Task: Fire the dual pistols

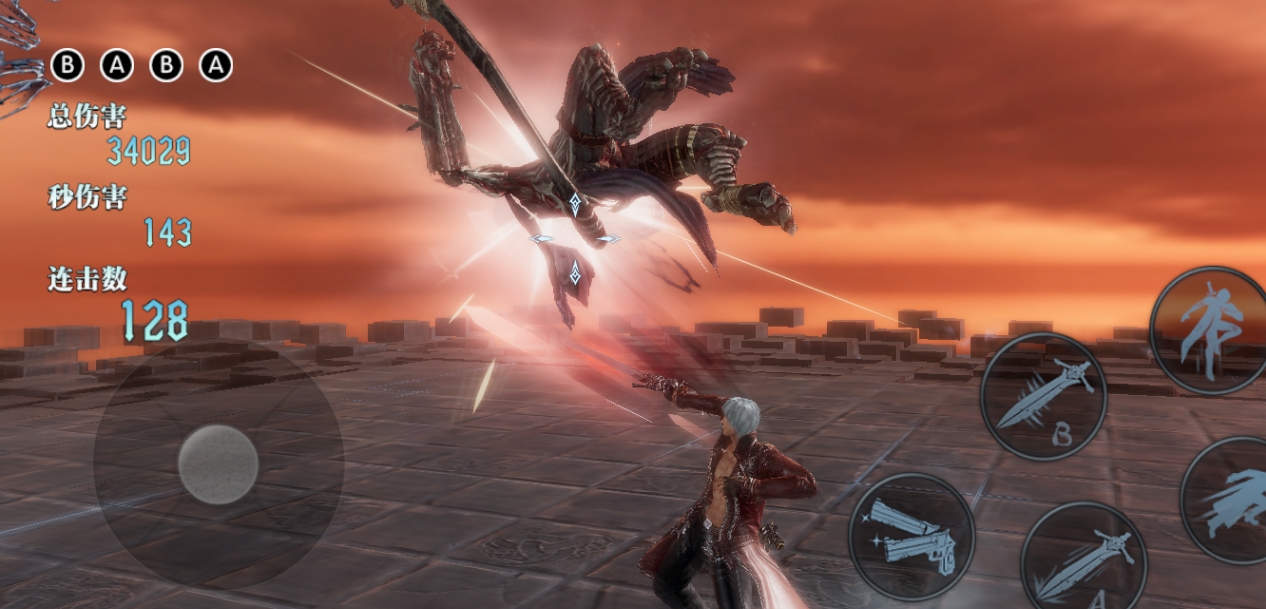Action: (911, 536)
